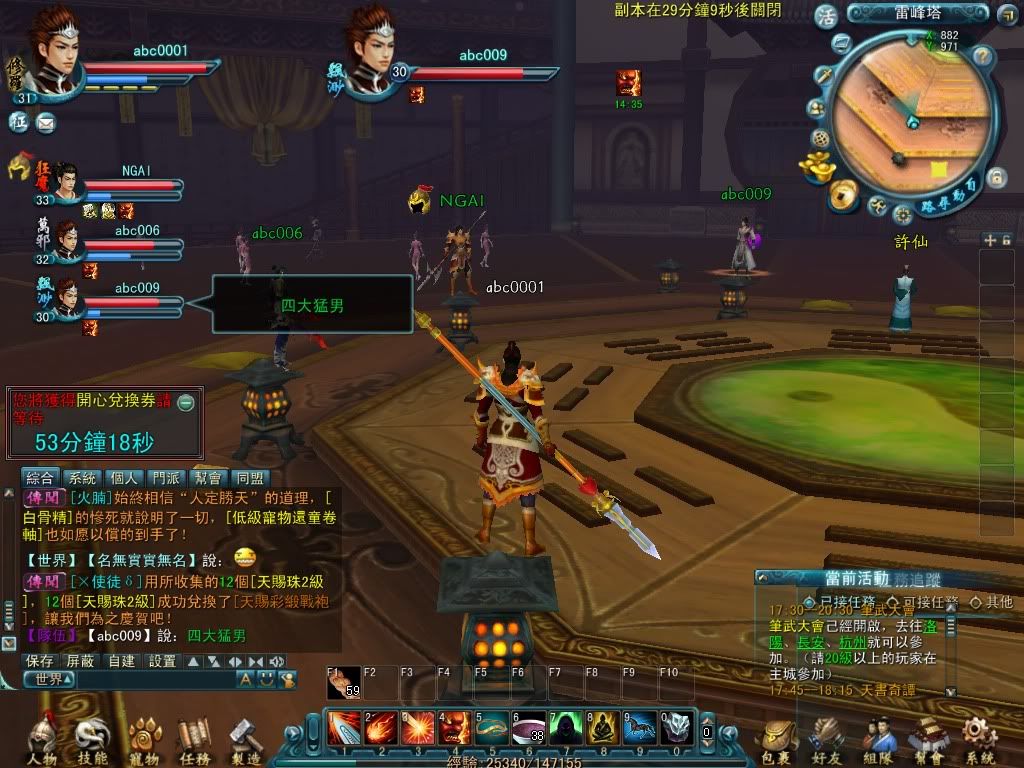The height and width of the screenshot is (768, 1024).
Task: Click the minimap question mark help button
Action: tap(982, 56)
